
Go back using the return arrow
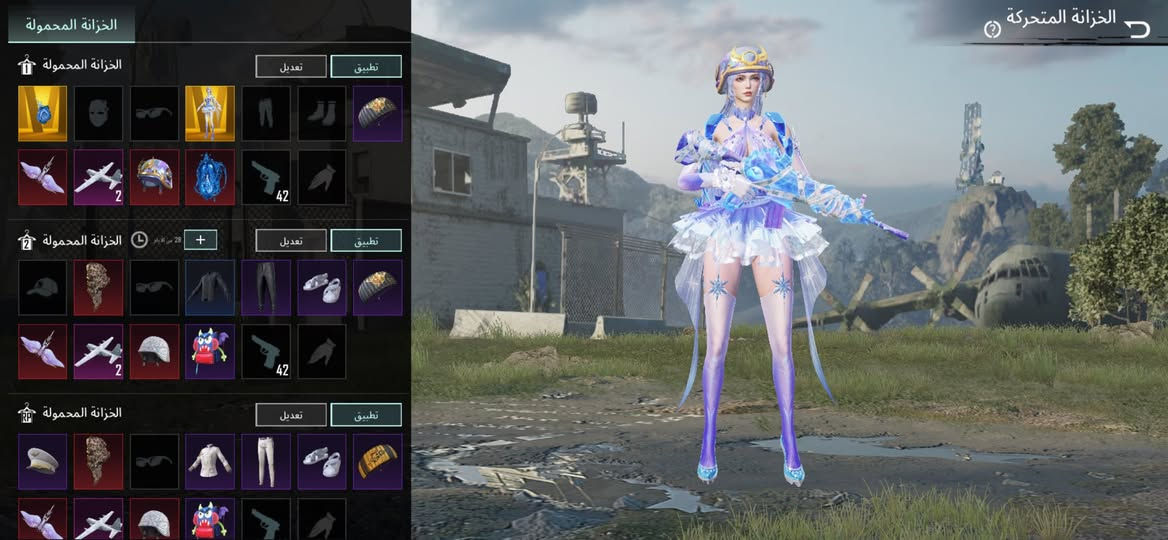[x=1137, y=27]
